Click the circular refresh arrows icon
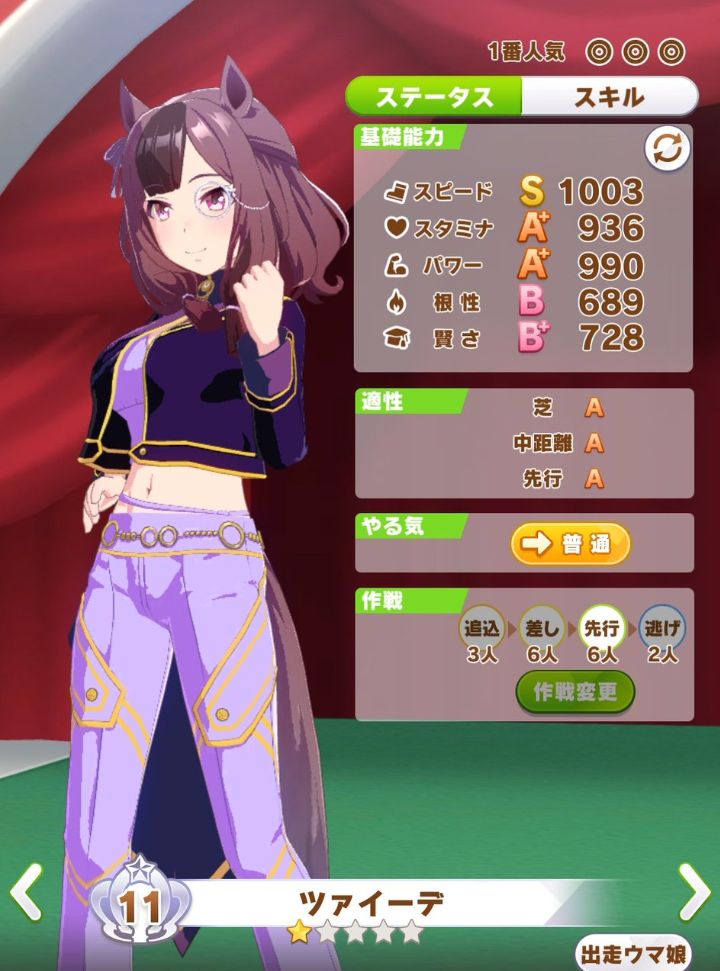Screen dimensions: 720x971 [x=667, y=150]
